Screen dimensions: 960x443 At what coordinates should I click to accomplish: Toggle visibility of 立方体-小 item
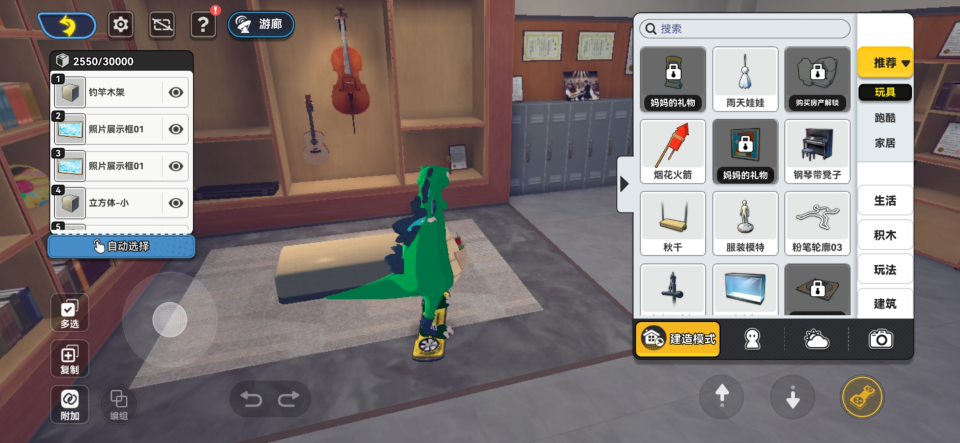[176, 203]
